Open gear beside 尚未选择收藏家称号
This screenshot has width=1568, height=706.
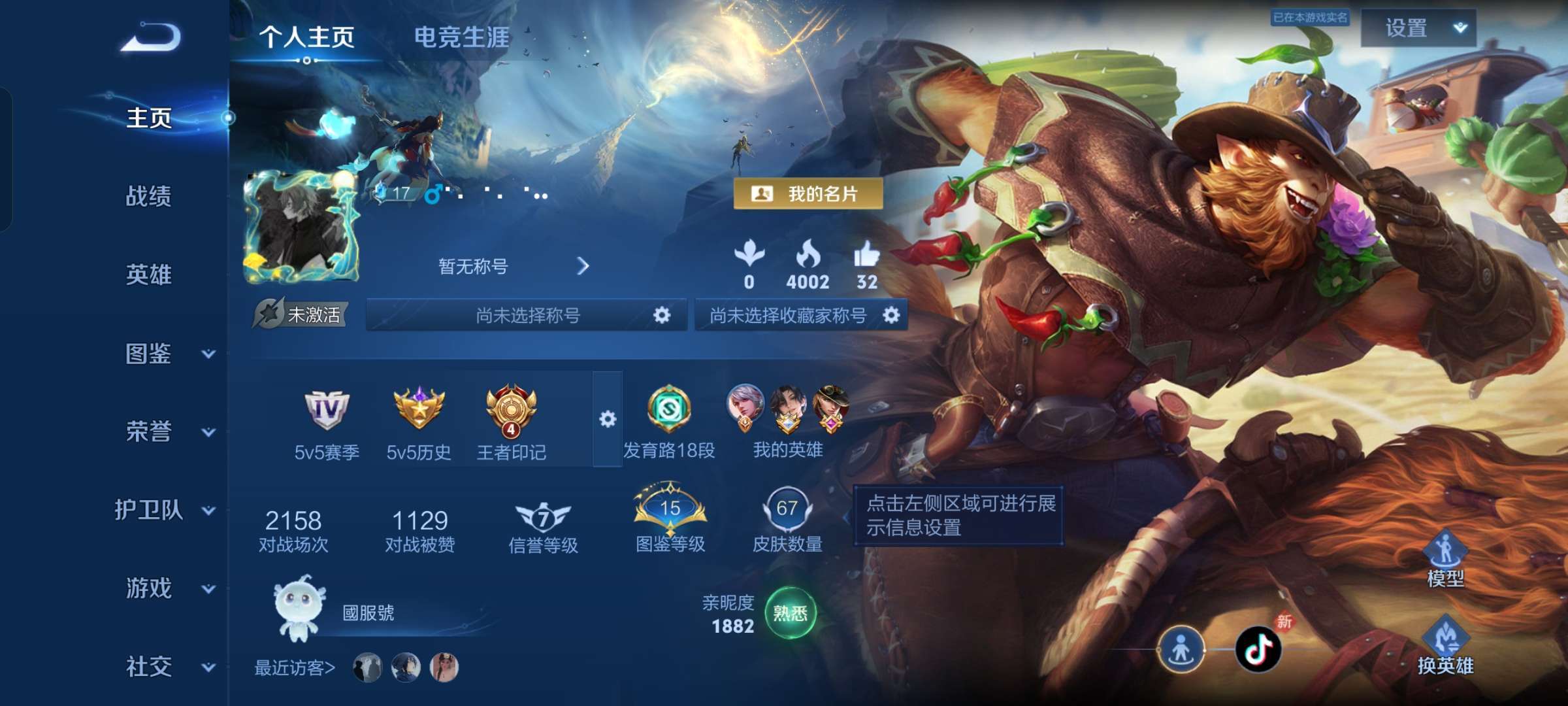892,315
